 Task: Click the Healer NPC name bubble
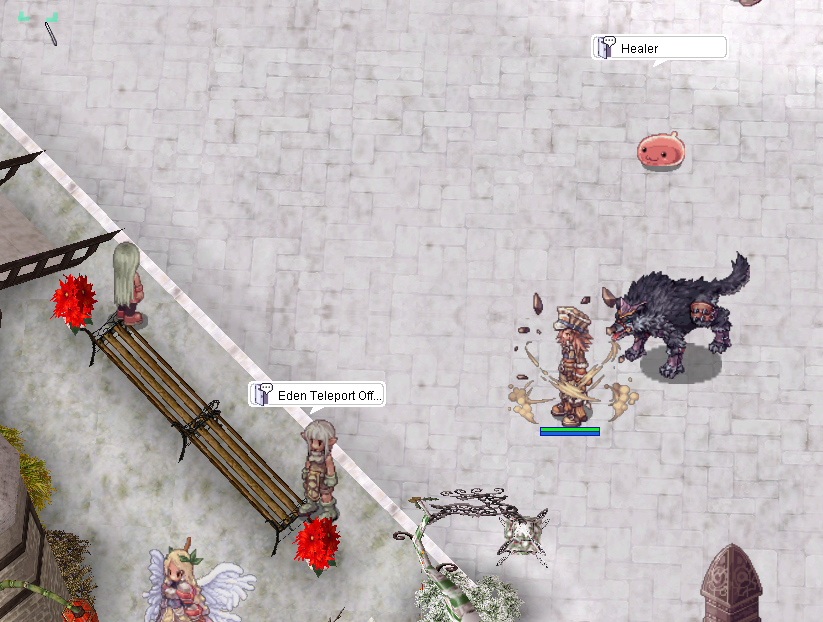point(658,48)
